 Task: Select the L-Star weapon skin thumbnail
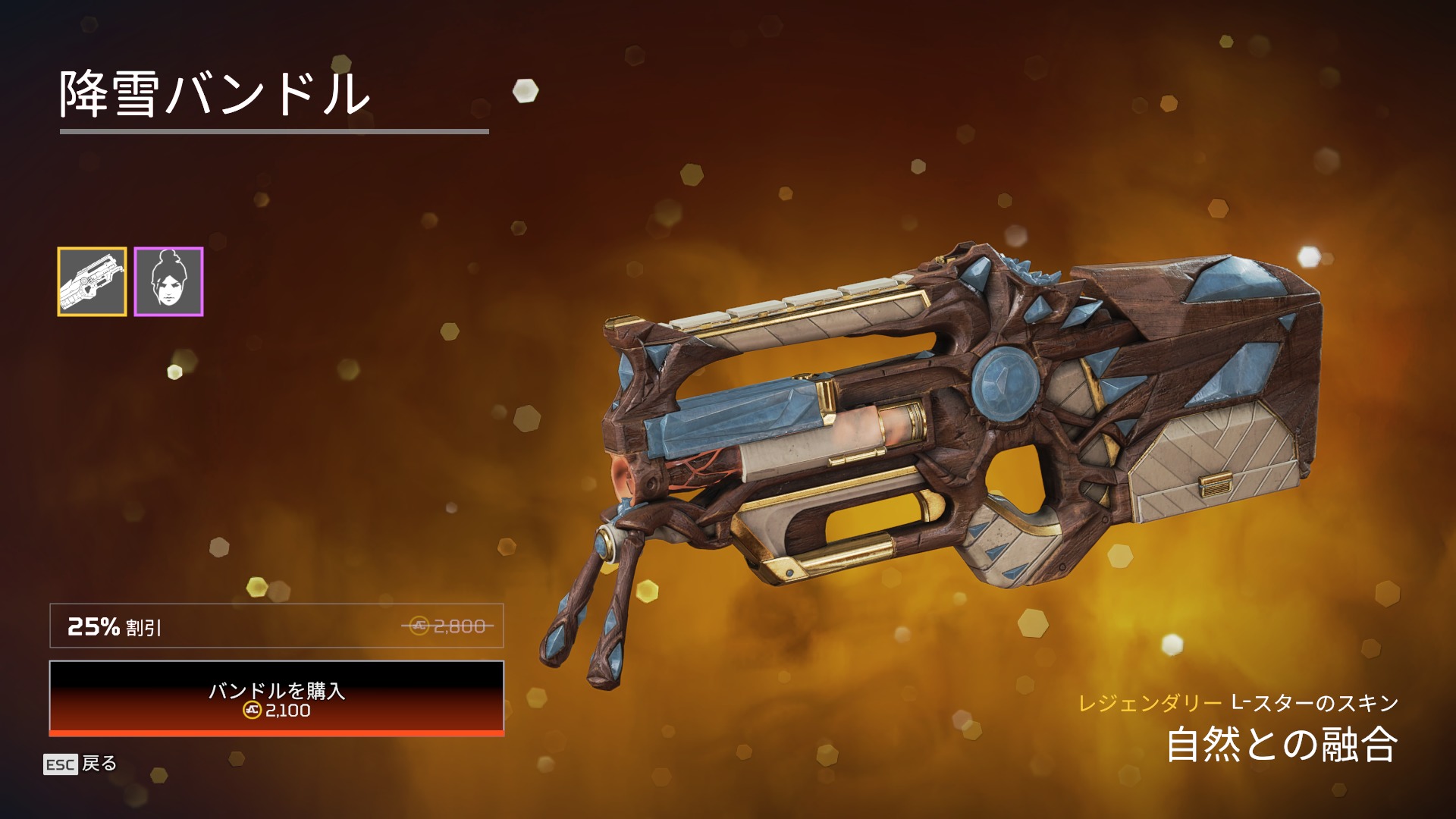92,281
